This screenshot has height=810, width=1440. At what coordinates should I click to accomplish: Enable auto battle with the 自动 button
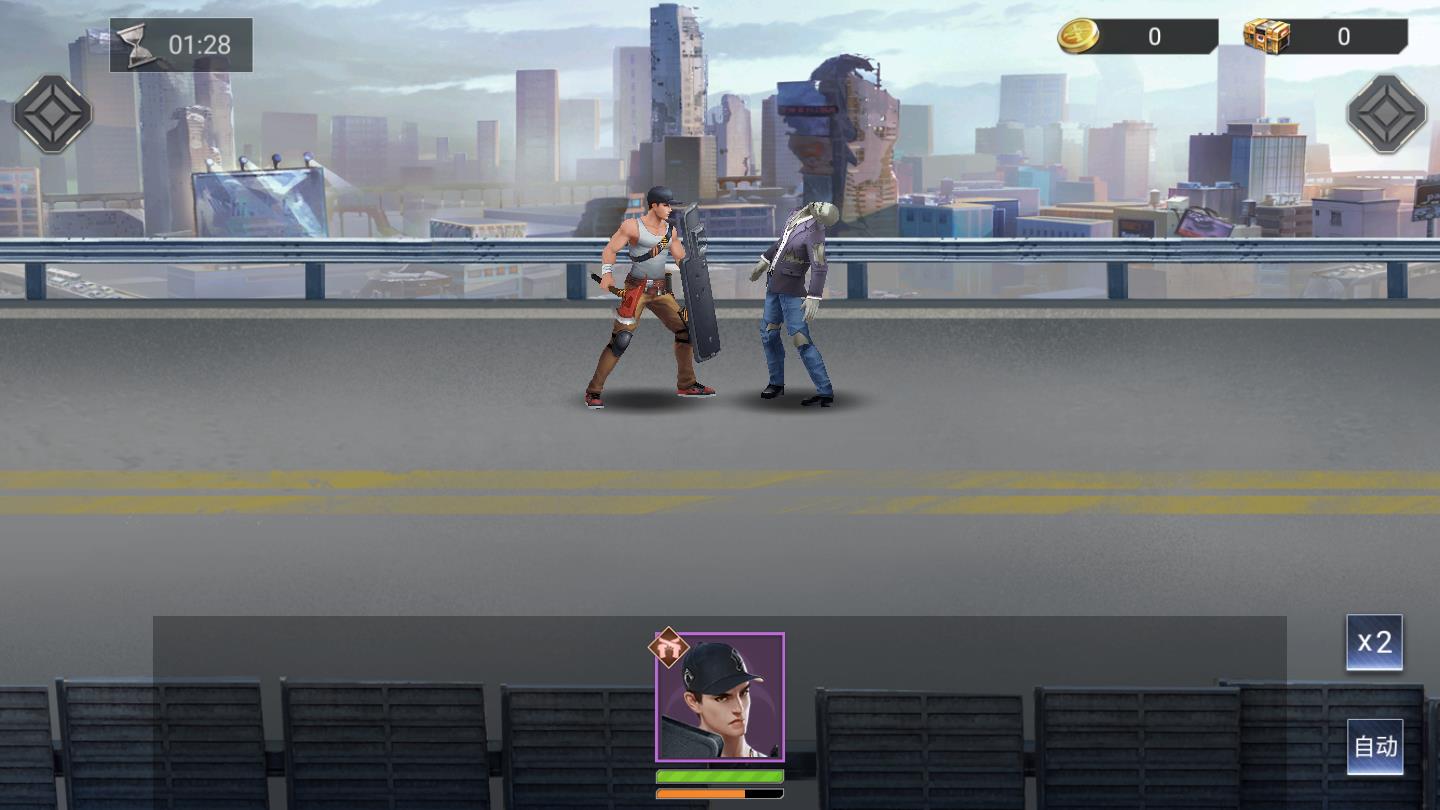[x=1374, y=746]
